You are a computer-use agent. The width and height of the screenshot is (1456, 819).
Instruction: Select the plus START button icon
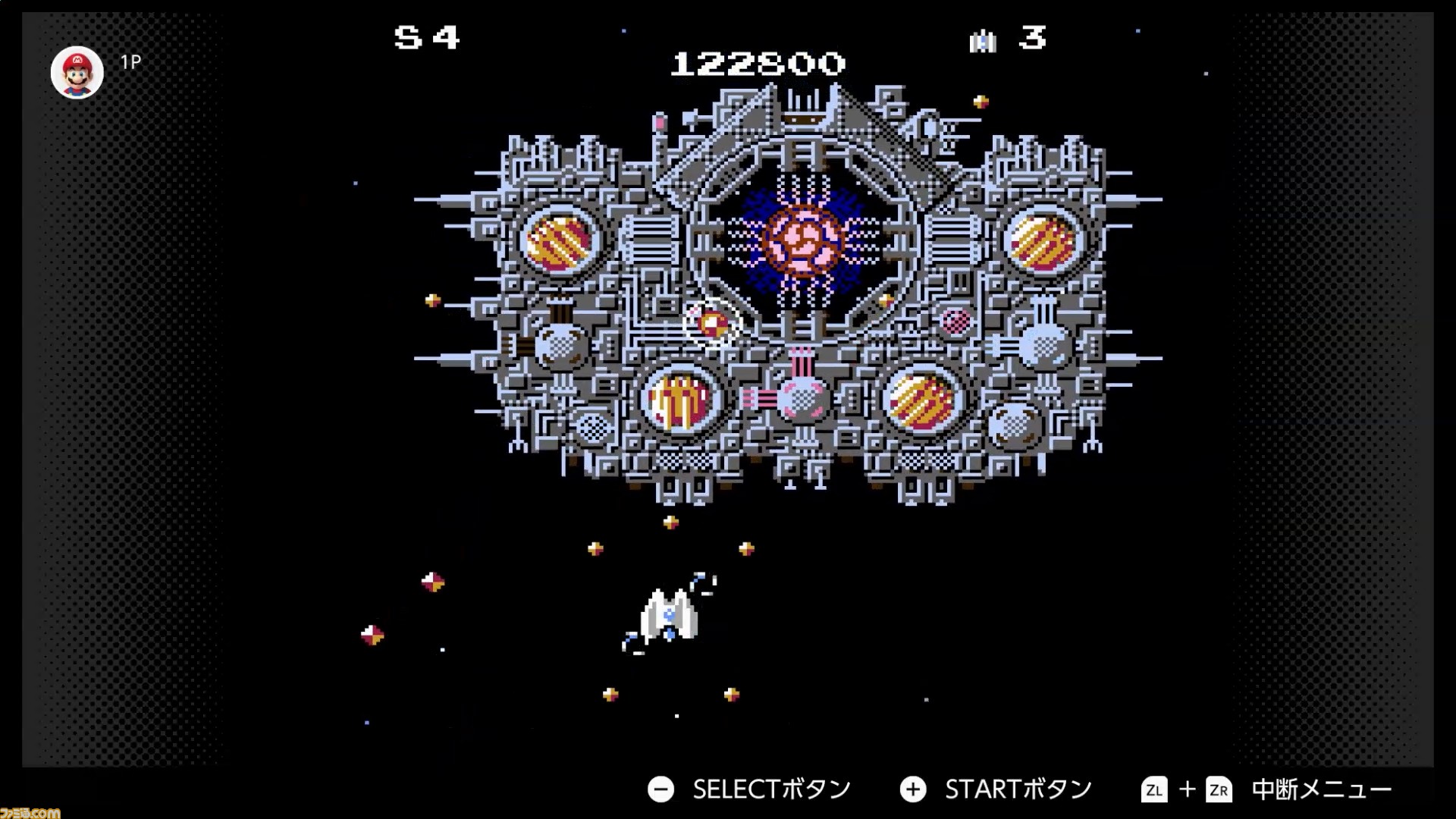913,789
